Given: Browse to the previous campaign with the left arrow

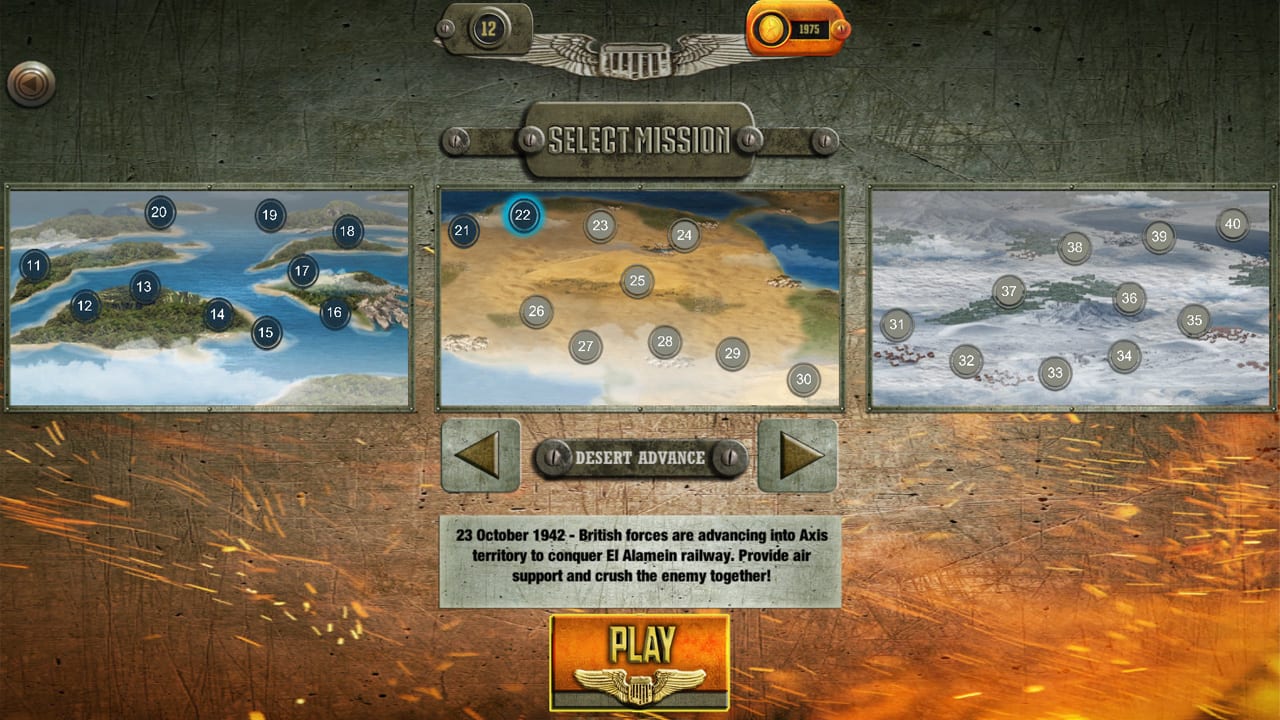Looking at the screenshot, I should click(479, 456).
